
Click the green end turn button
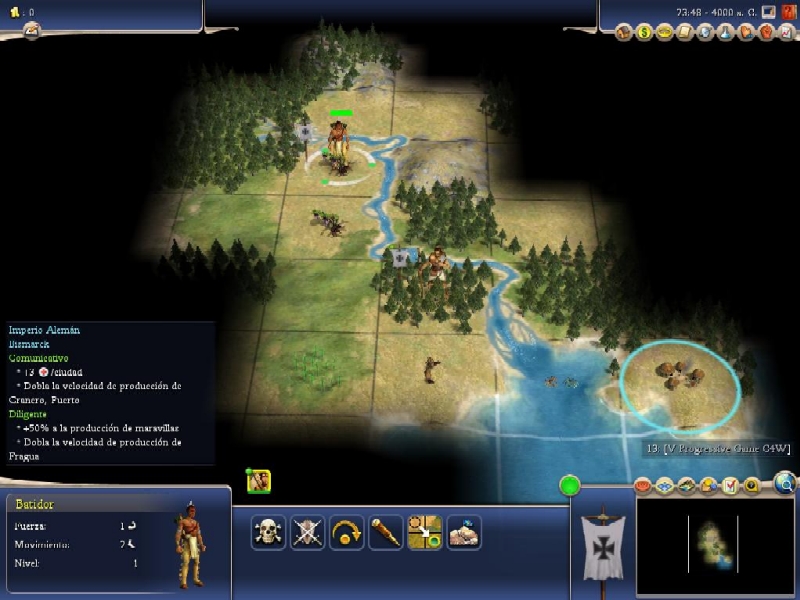point(570,487)
